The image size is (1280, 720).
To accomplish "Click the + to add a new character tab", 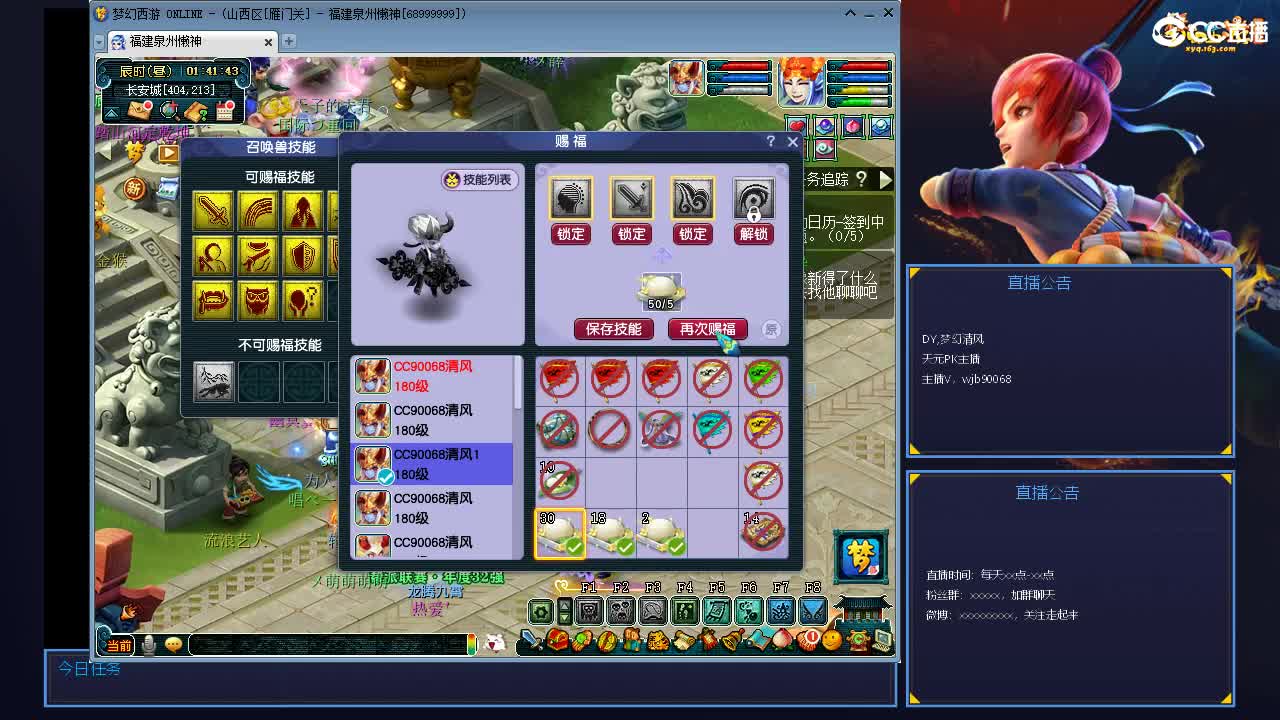I will pyautogui.click(x=288, y=43).
